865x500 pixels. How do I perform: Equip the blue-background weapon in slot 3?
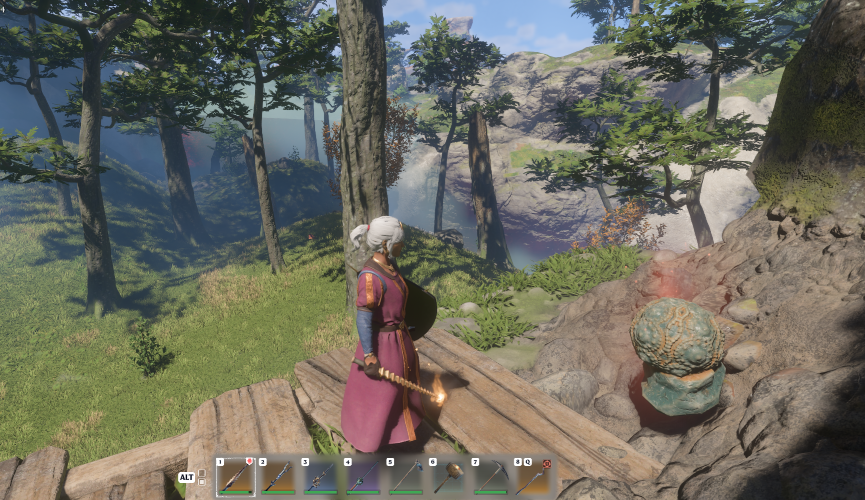(320, 477)
